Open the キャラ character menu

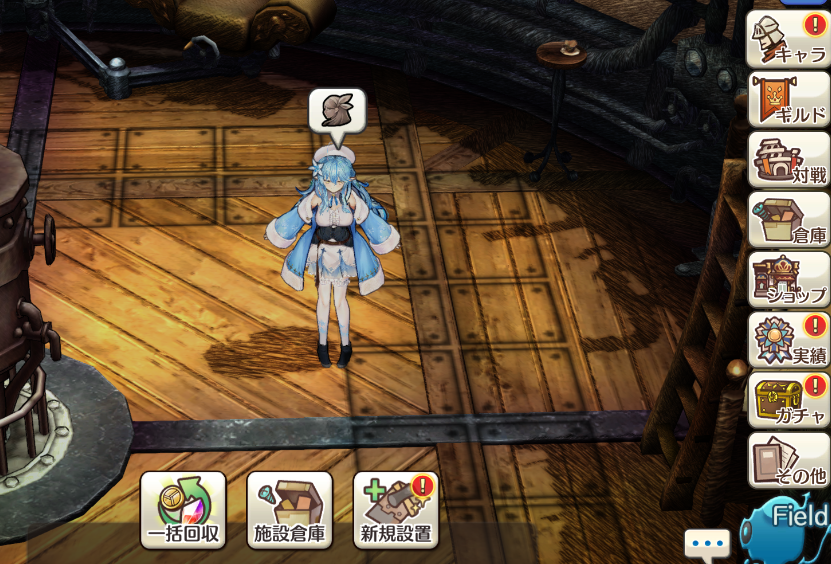point(788,39)
